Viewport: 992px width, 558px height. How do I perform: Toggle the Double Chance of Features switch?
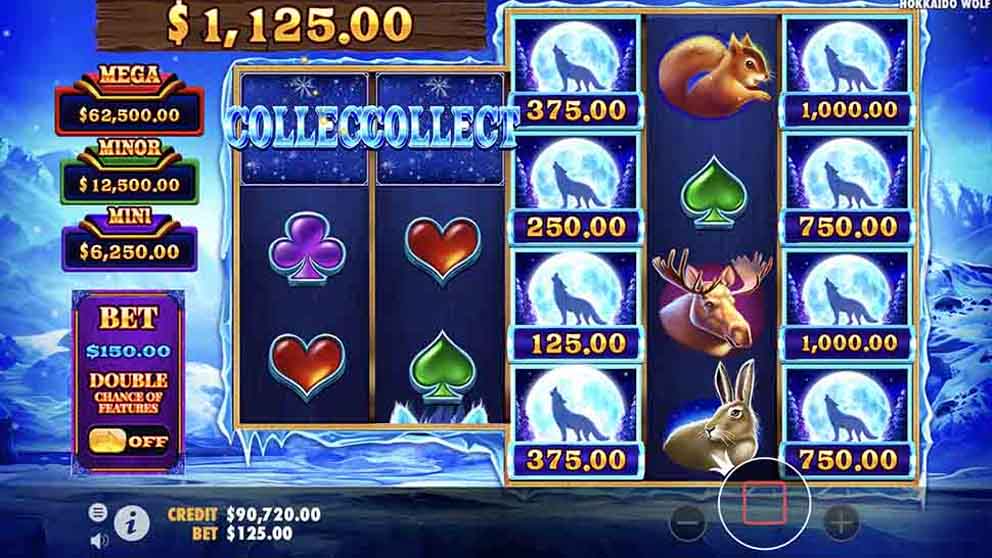tap(127, 441)
